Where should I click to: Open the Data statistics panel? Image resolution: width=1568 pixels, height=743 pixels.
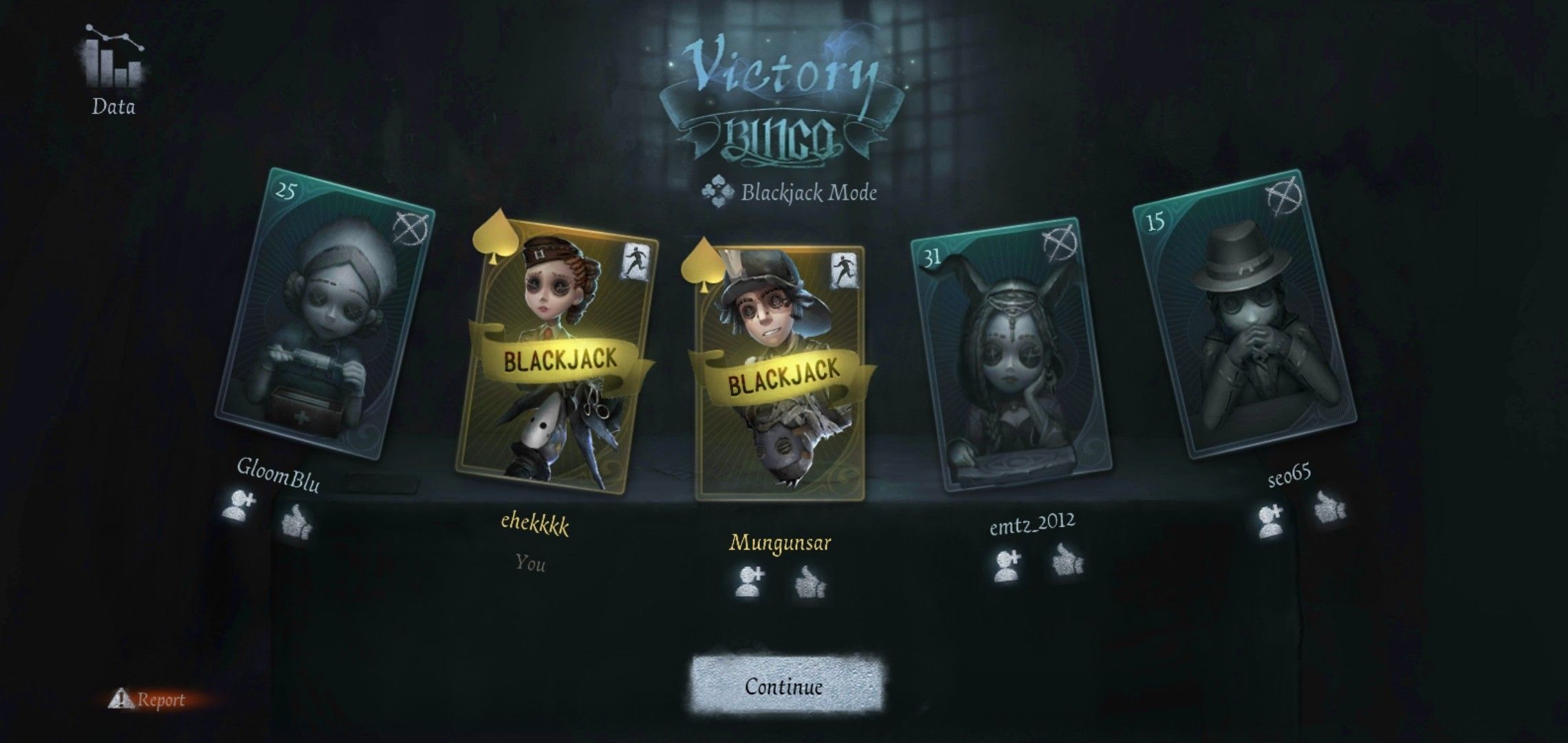coord(114,65)
